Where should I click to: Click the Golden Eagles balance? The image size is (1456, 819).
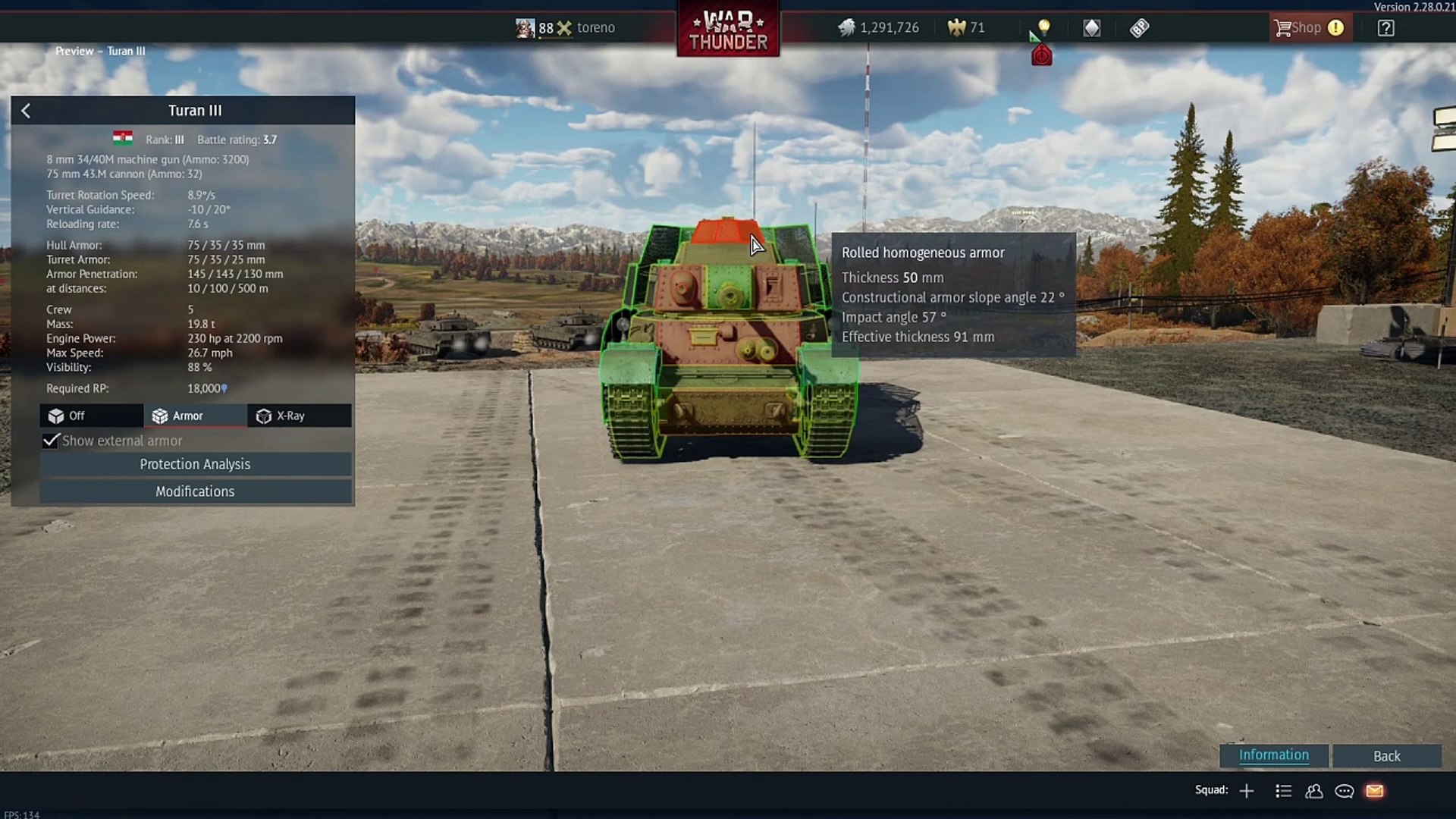point(966,28)
